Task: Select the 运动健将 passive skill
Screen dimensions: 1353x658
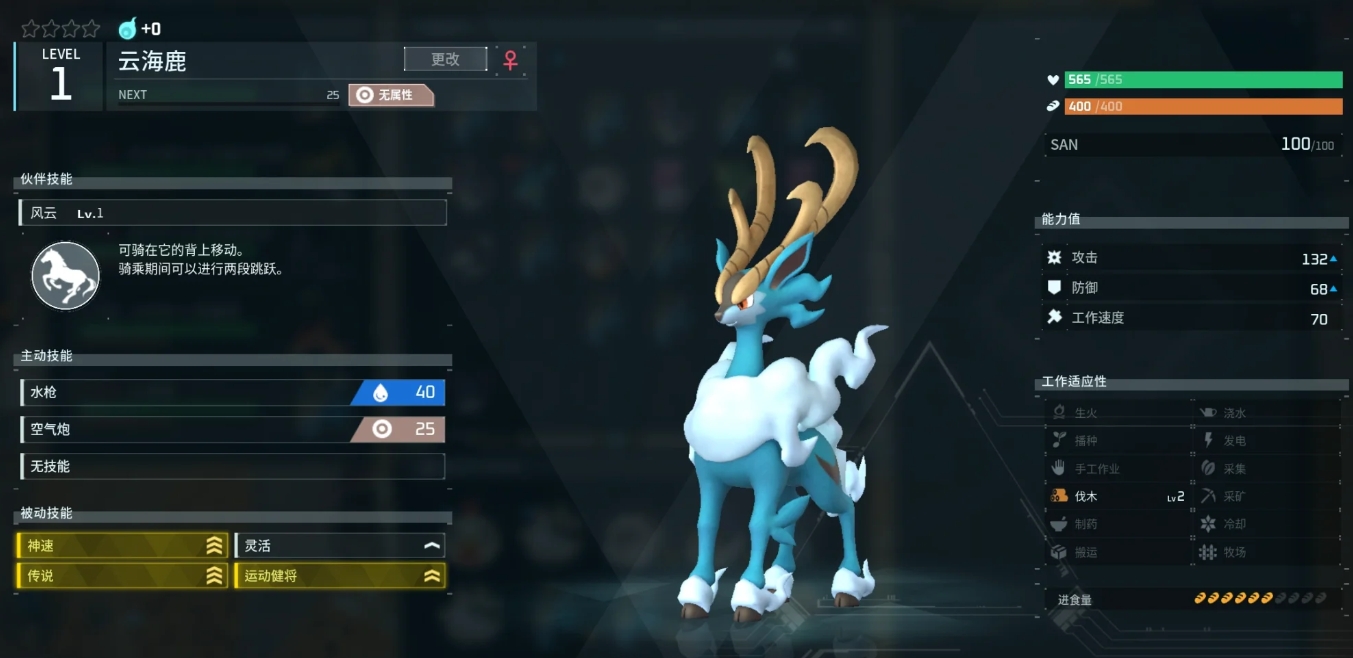Action: (x=339, y=576)
